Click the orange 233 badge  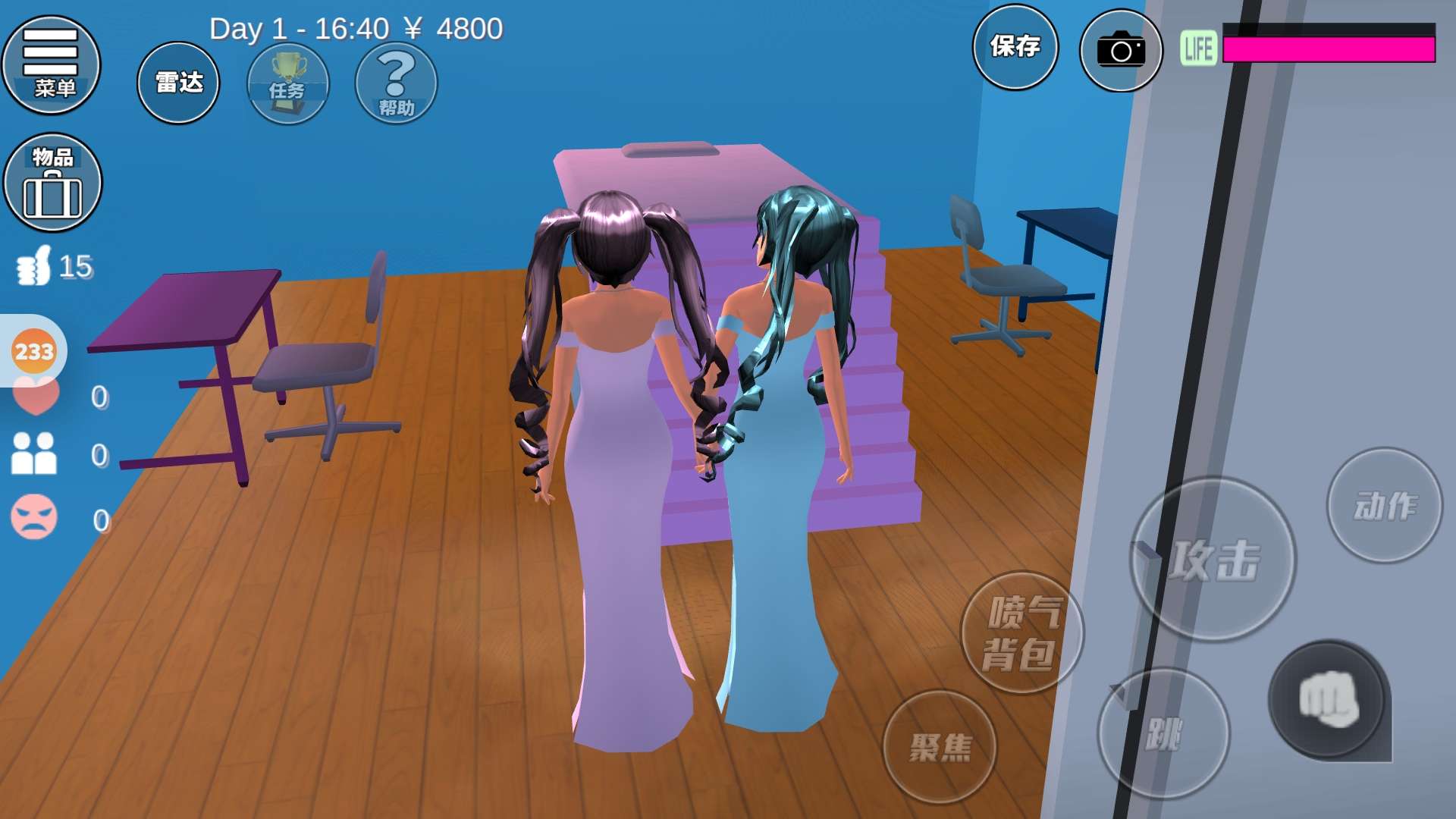34,352
